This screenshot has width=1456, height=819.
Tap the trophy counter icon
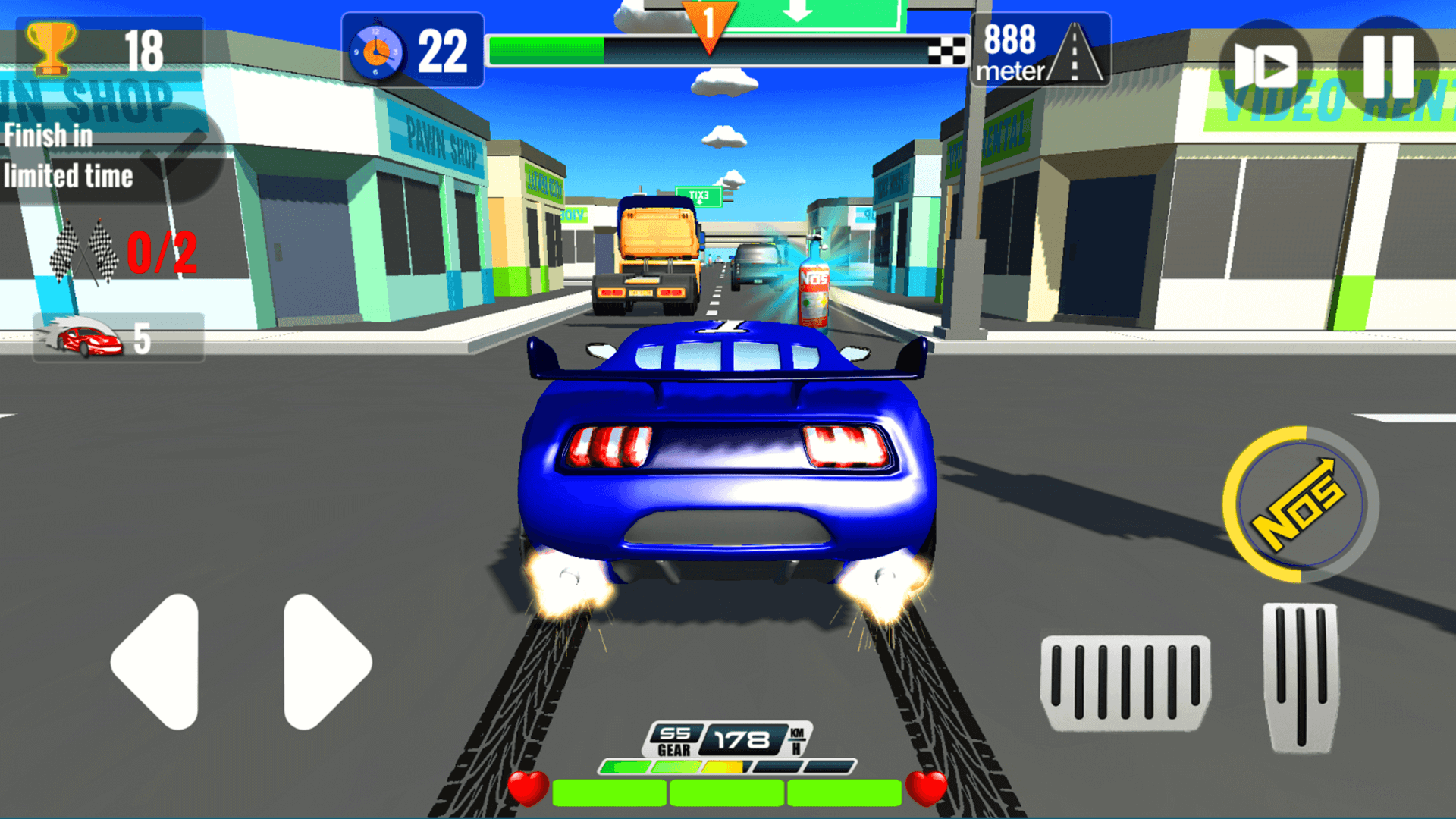pyautogui.click(x=50, y=47)
